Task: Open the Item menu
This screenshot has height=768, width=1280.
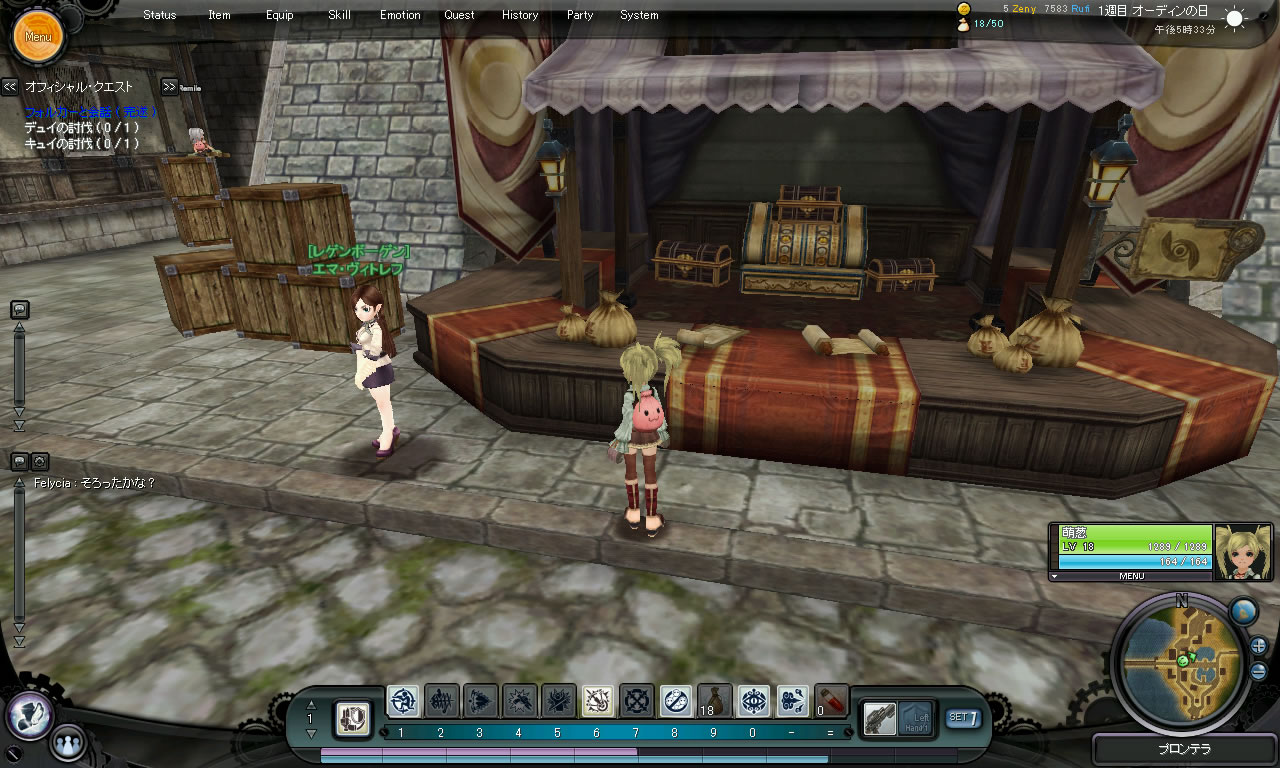Action: click(x=219, y=15)
